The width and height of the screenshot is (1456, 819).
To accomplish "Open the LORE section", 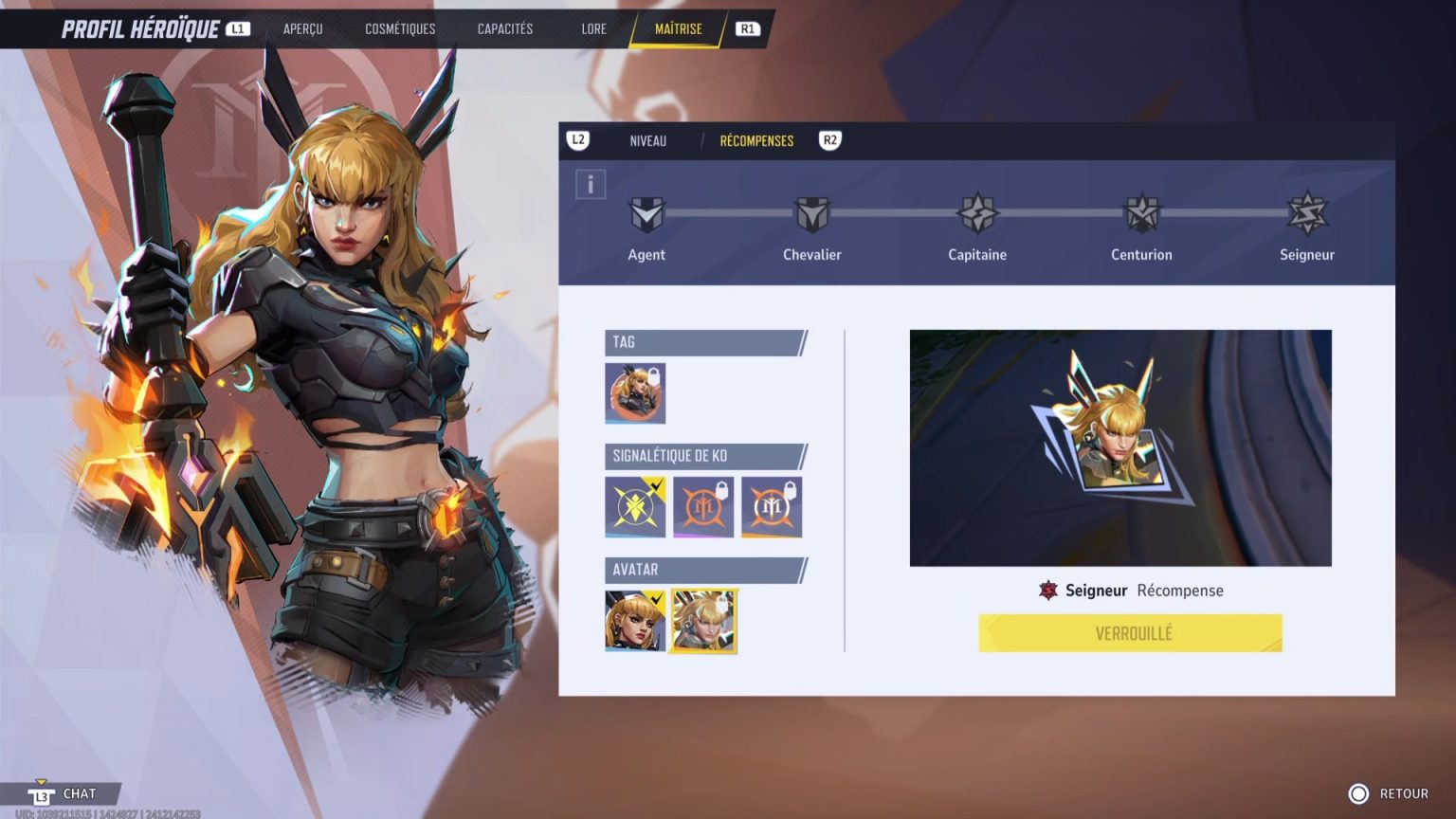I will click(x=593, y=28).
